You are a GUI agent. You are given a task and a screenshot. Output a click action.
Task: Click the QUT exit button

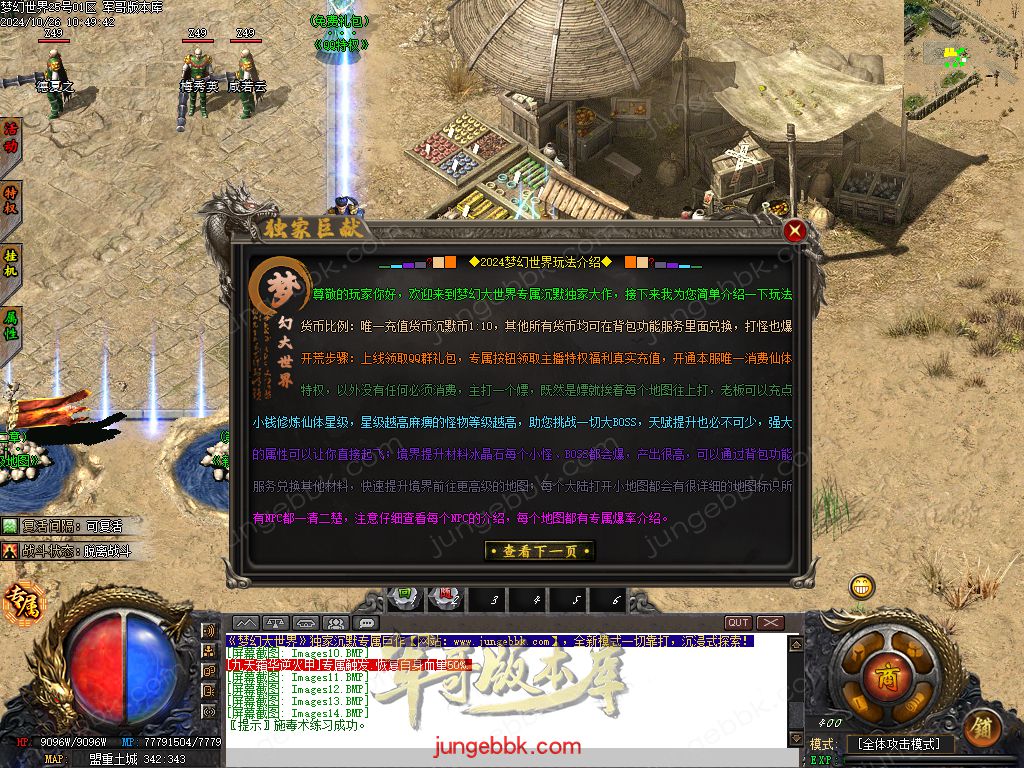pos(738,623)
